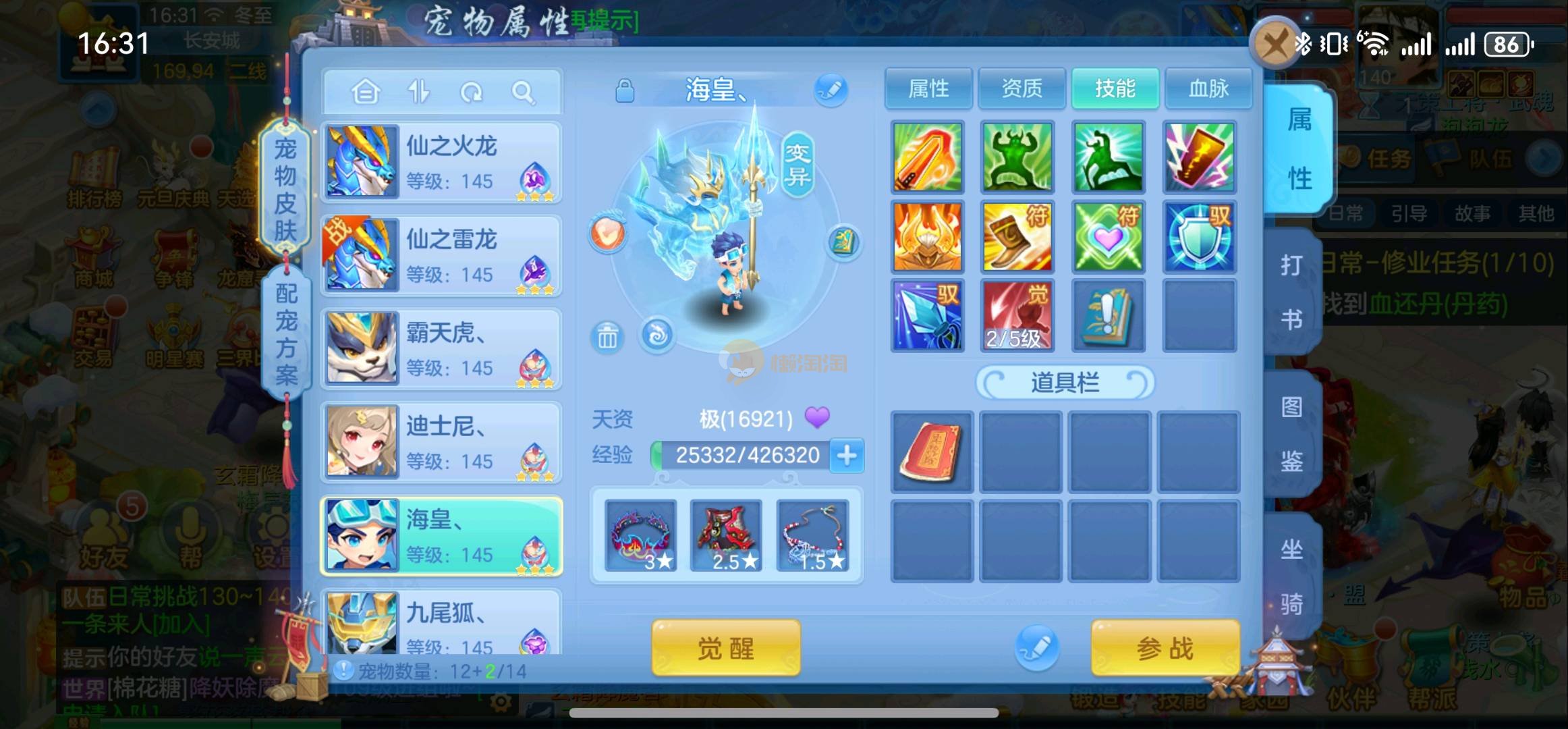This screenshot has width=1568, height=729.
Task: Close the pet attributes window
Action: coord(1272,45)
